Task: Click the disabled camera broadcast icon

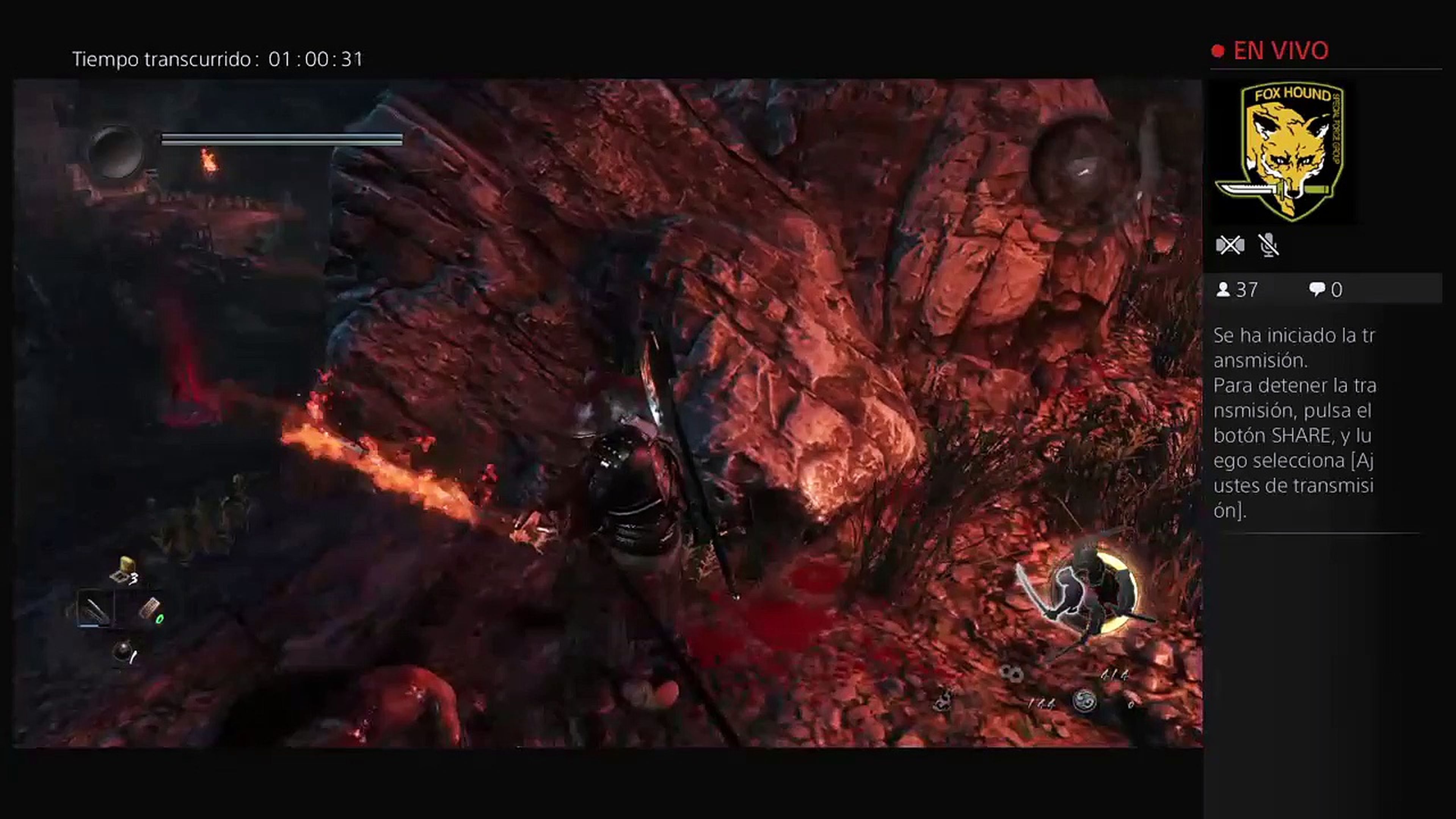Action: [1230, 244]
